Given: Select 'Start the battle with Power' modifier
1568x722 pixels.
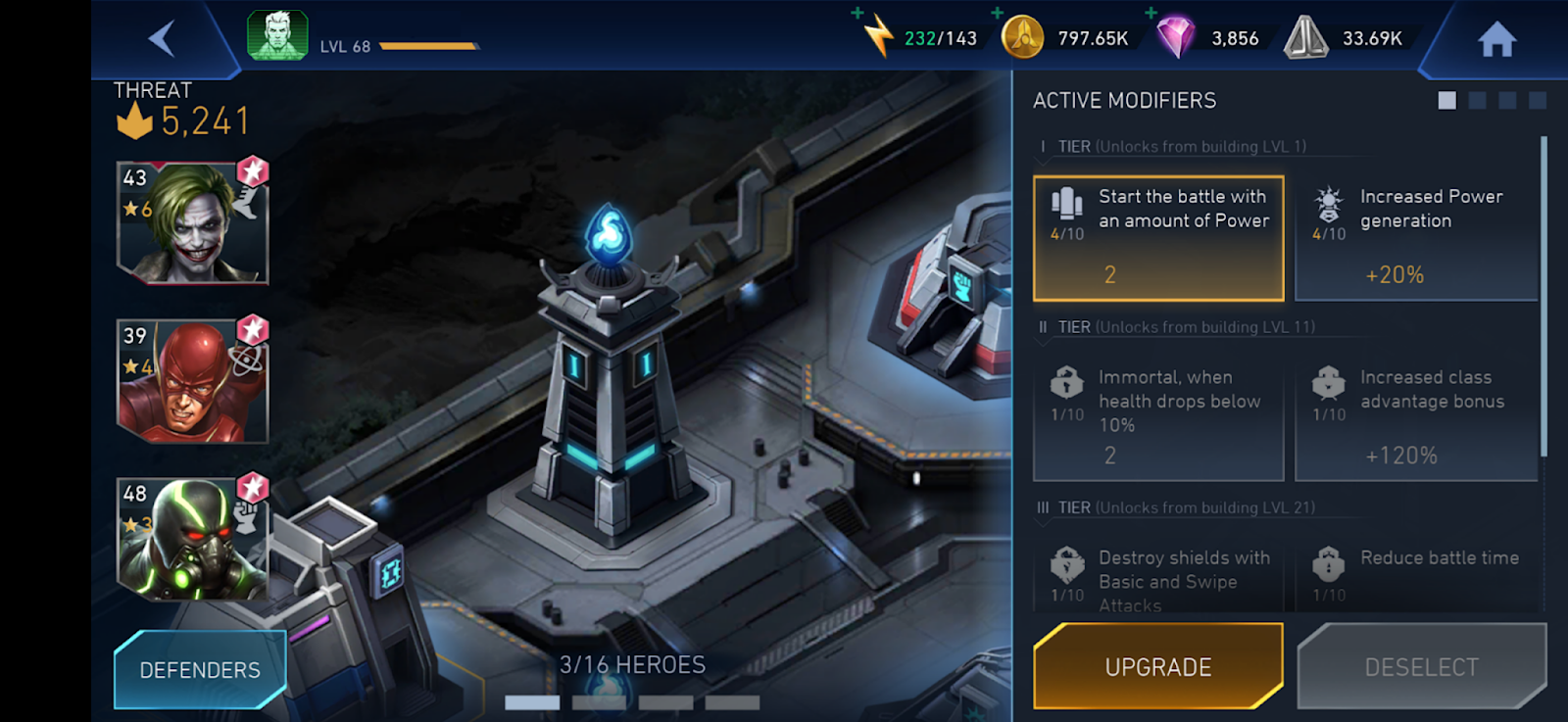Looking at the screenshot, I should click(x=1158, y=238).
